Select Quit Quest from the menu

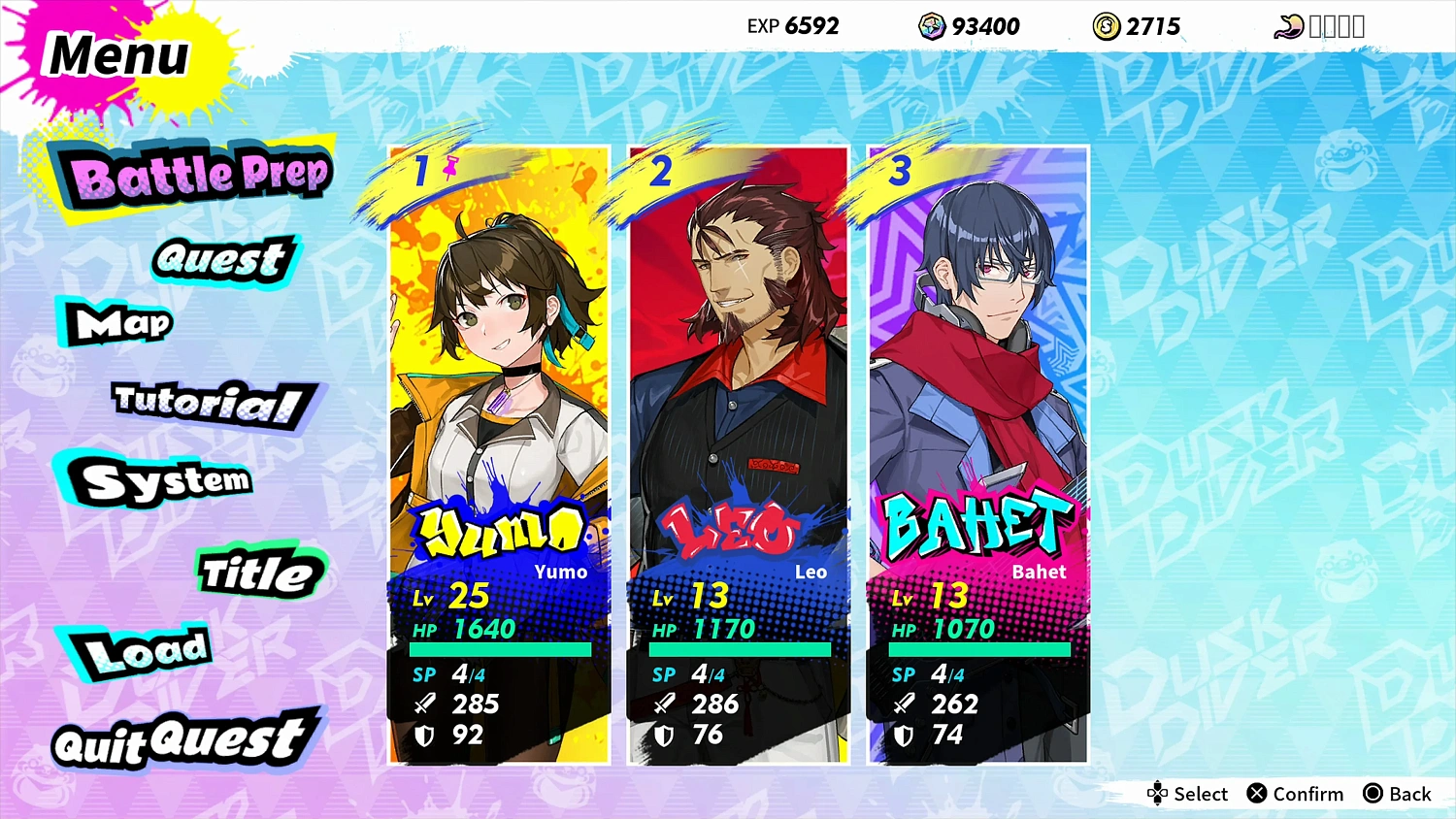(x=182, y=740)
